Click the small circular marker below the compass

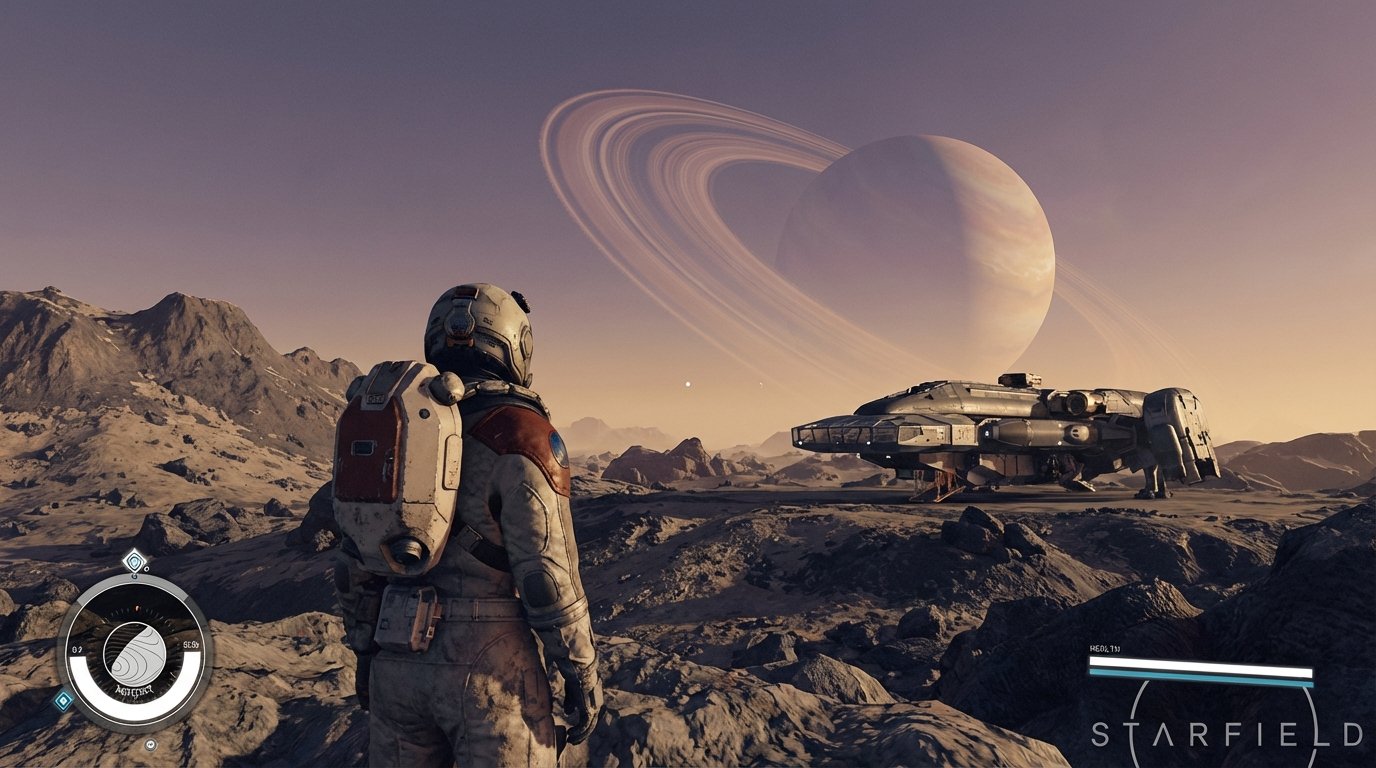tap(150, 743)
